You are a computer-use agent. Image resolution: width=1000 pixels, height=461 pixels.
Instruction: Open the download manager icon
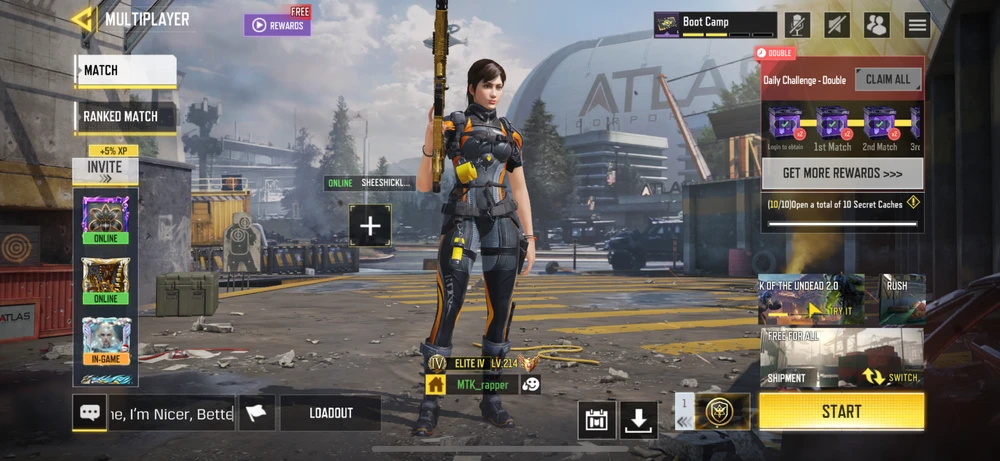point(639,420)
